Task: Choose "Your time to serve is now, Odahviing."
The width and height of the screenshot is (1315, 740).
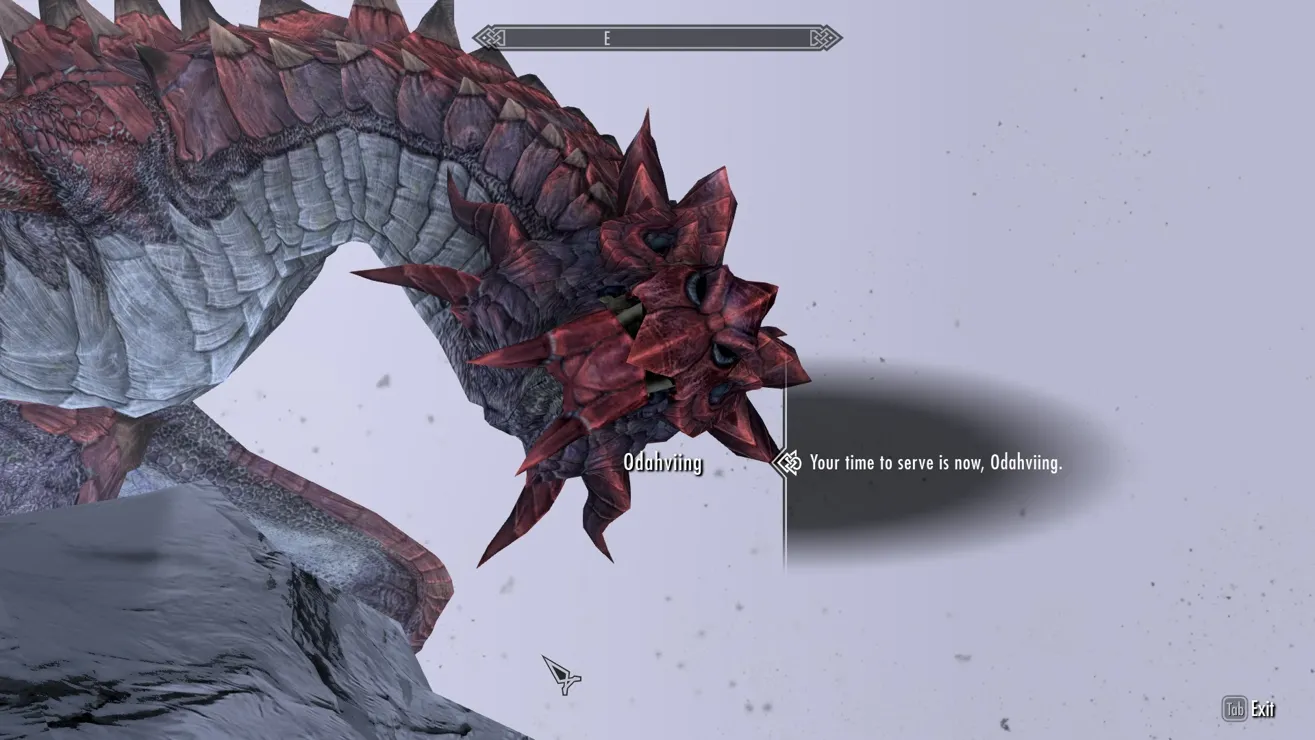Action: 935,463
